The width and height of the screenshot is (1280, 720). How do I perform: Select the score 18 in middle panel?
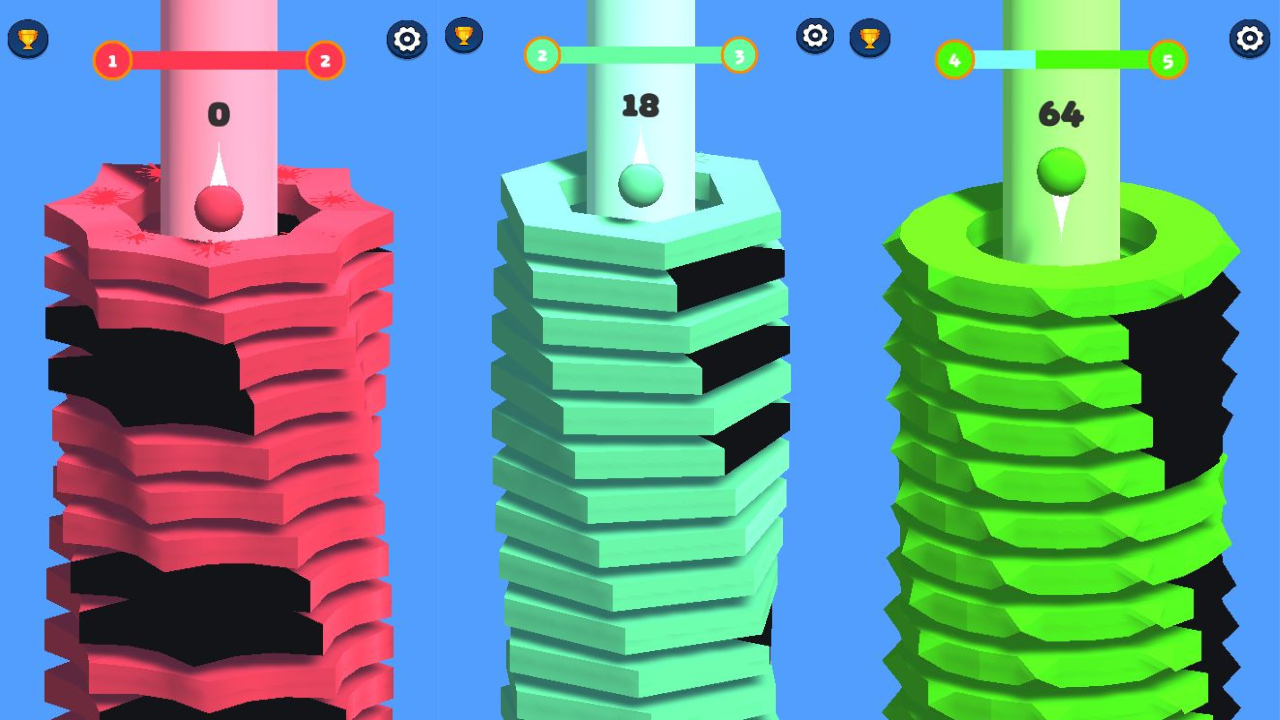point(643,105)
